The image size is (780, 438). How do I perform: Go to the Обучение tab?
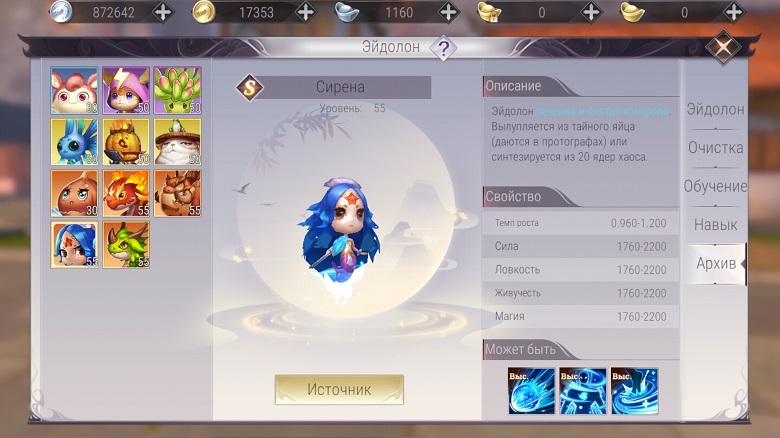point(714,186)
